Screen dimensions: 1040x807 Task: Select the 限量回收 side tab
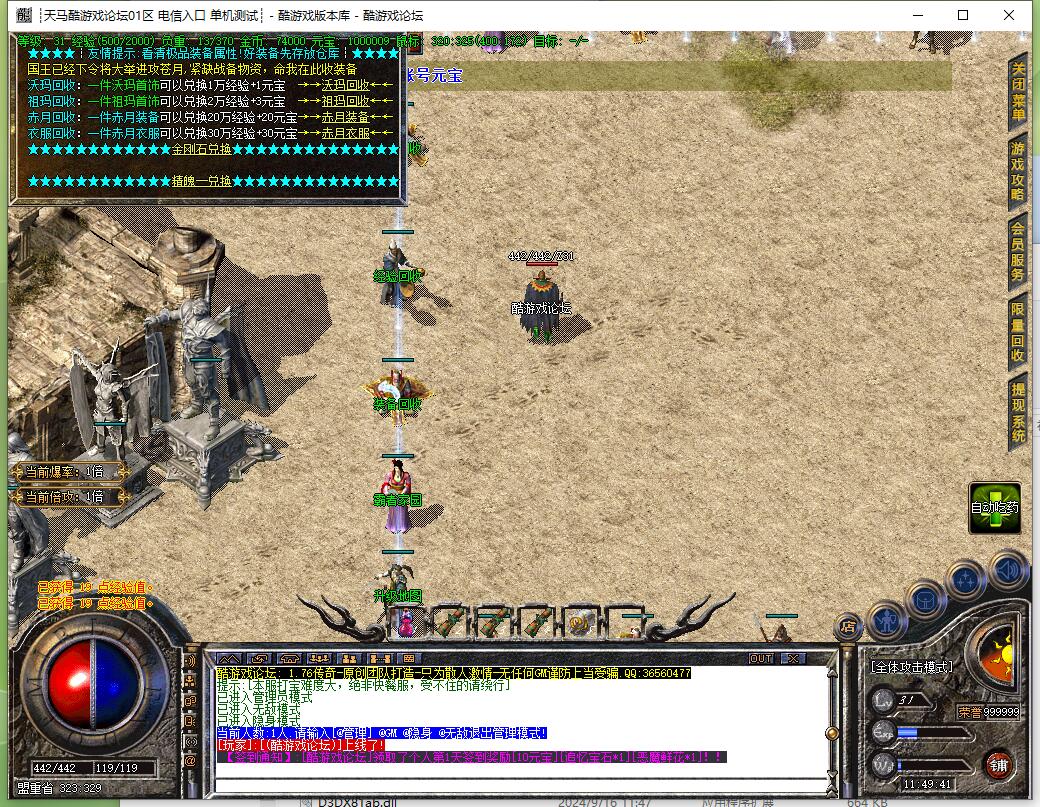[x=1018, y=332]
